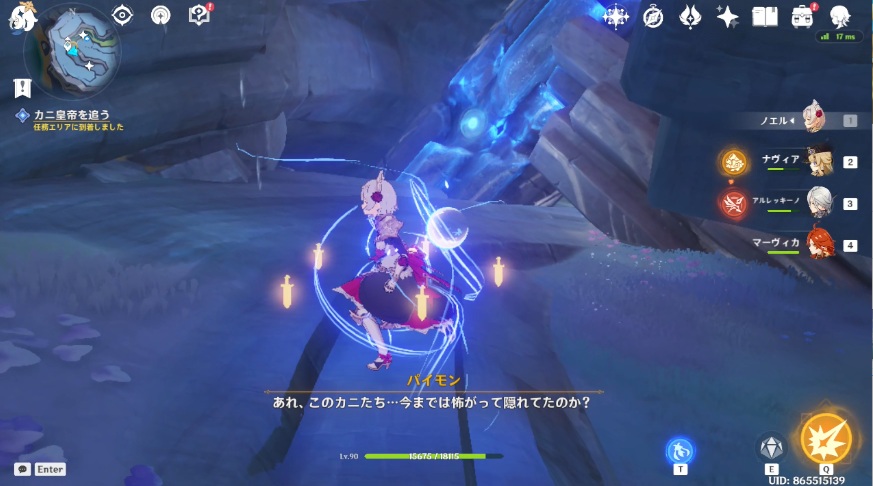The width and height of the screenshot is (873, 486).
Task: Open the character head silhouette icon
Action: click(x=840, y=15)
